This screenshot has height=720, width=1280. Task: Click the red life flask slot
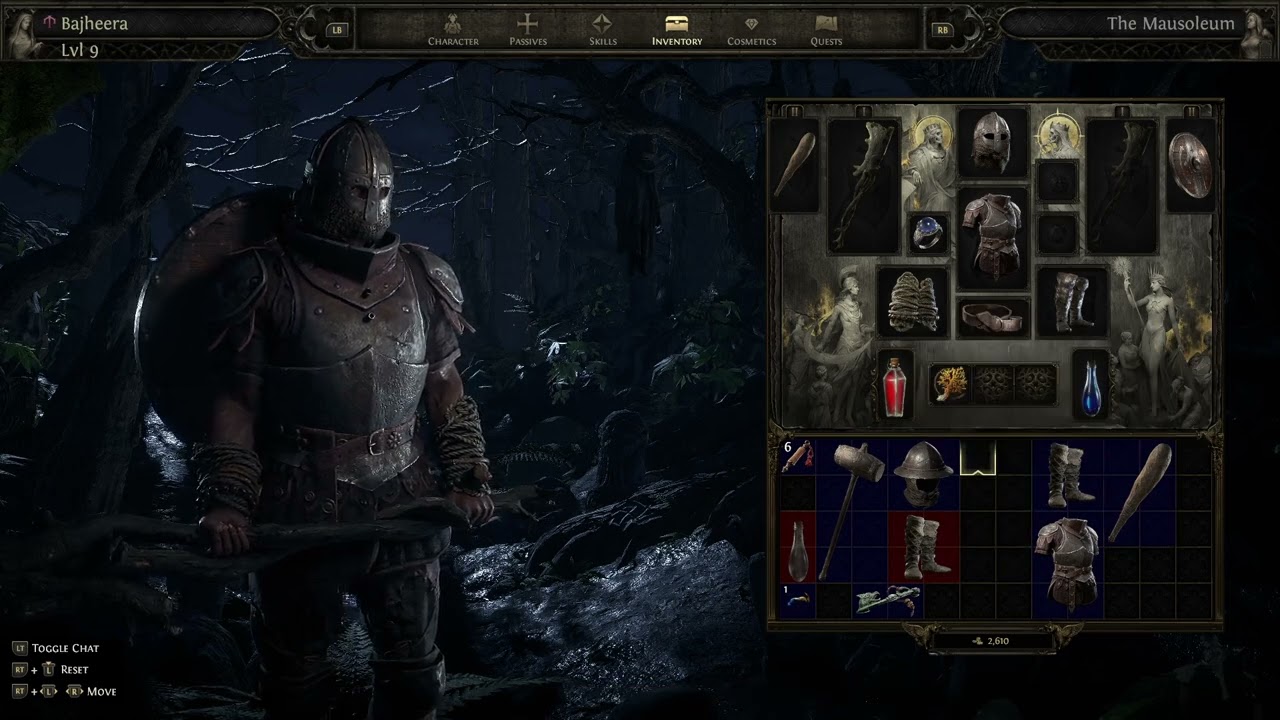[895, 385]
